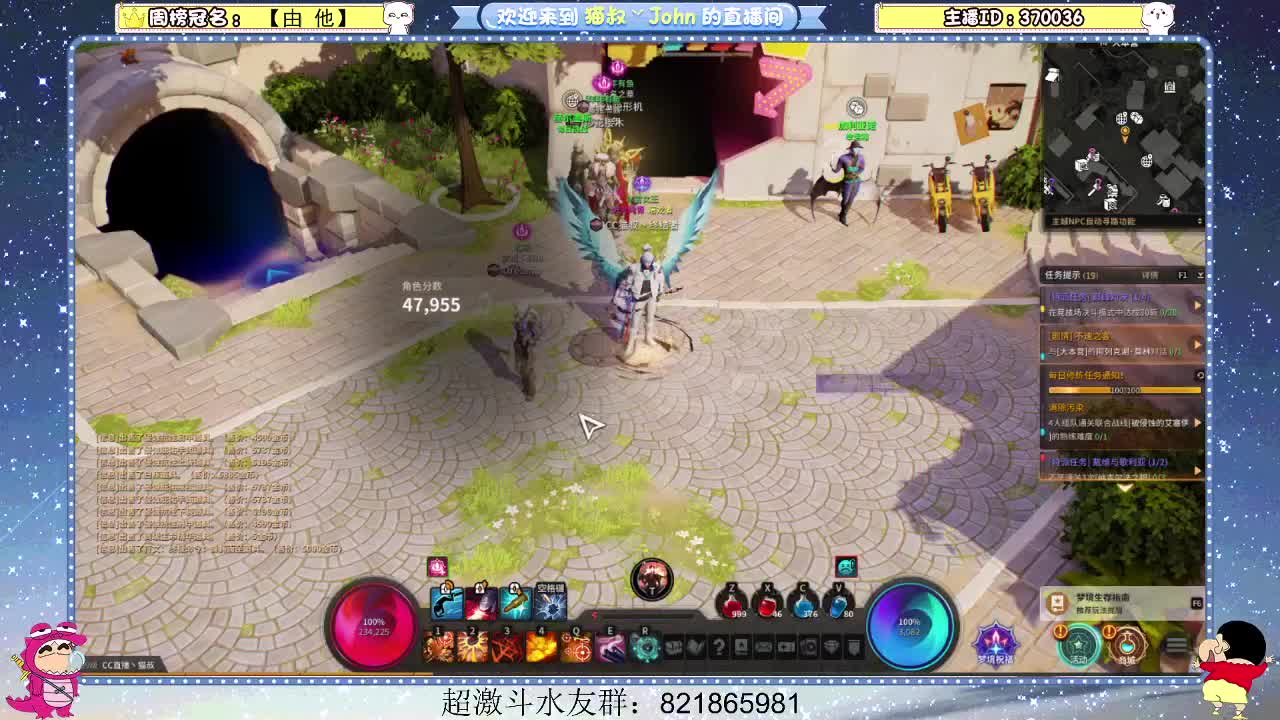Select hotkey skill 1 in the skill bar
Viewport: 1280px width, 720px height.
tap(437, 644)
